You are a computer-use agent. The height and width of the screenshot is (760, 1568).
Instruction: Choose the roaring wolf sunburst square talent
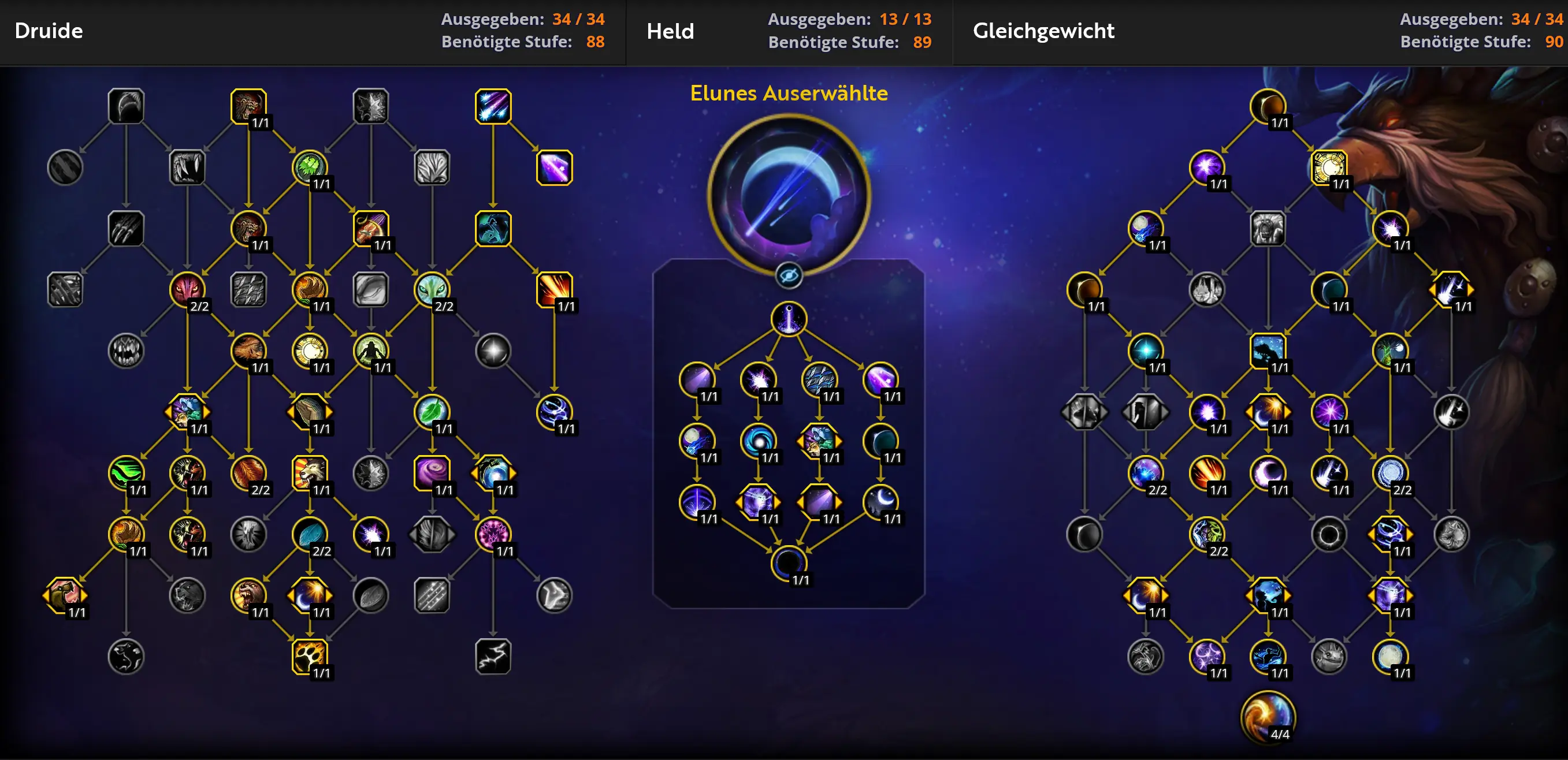(309, 472)
